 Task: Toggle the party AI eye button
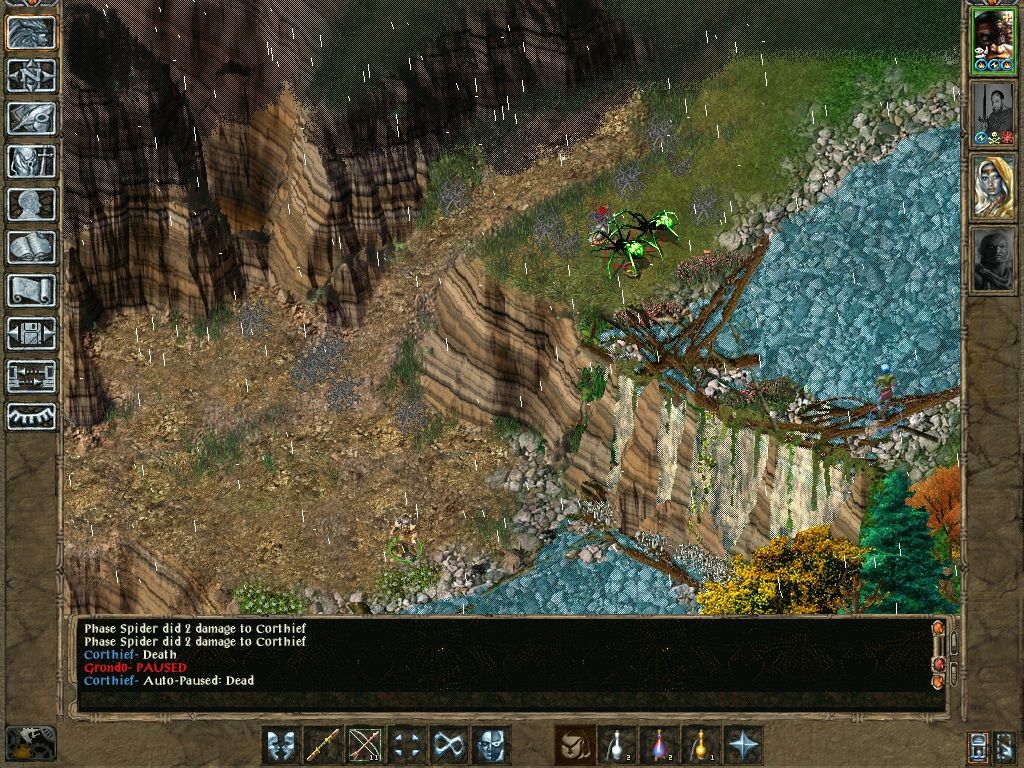pyautogui.click(x=31, y=416)
